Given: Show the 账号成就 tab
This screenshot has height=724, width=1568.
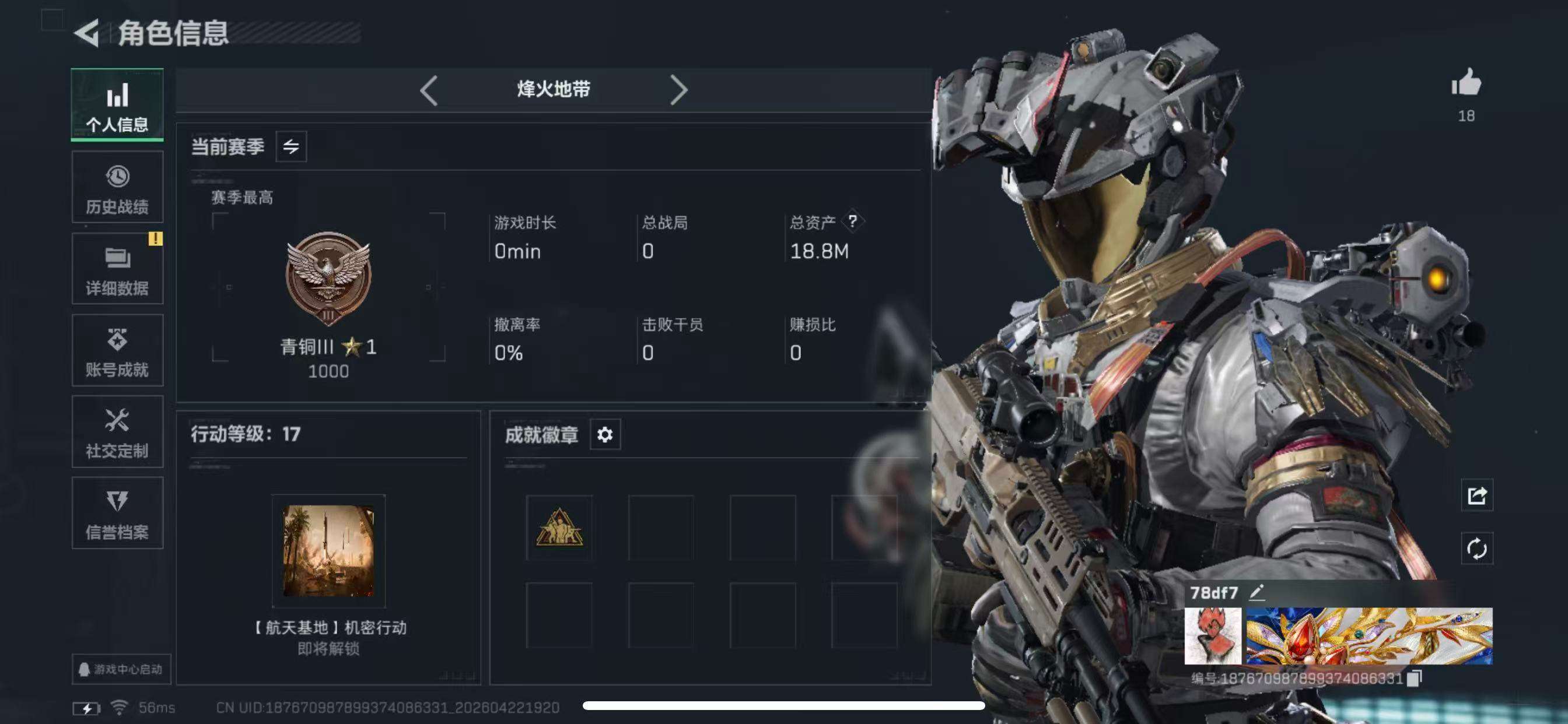Looking at the screenshot, I should 117,350.
